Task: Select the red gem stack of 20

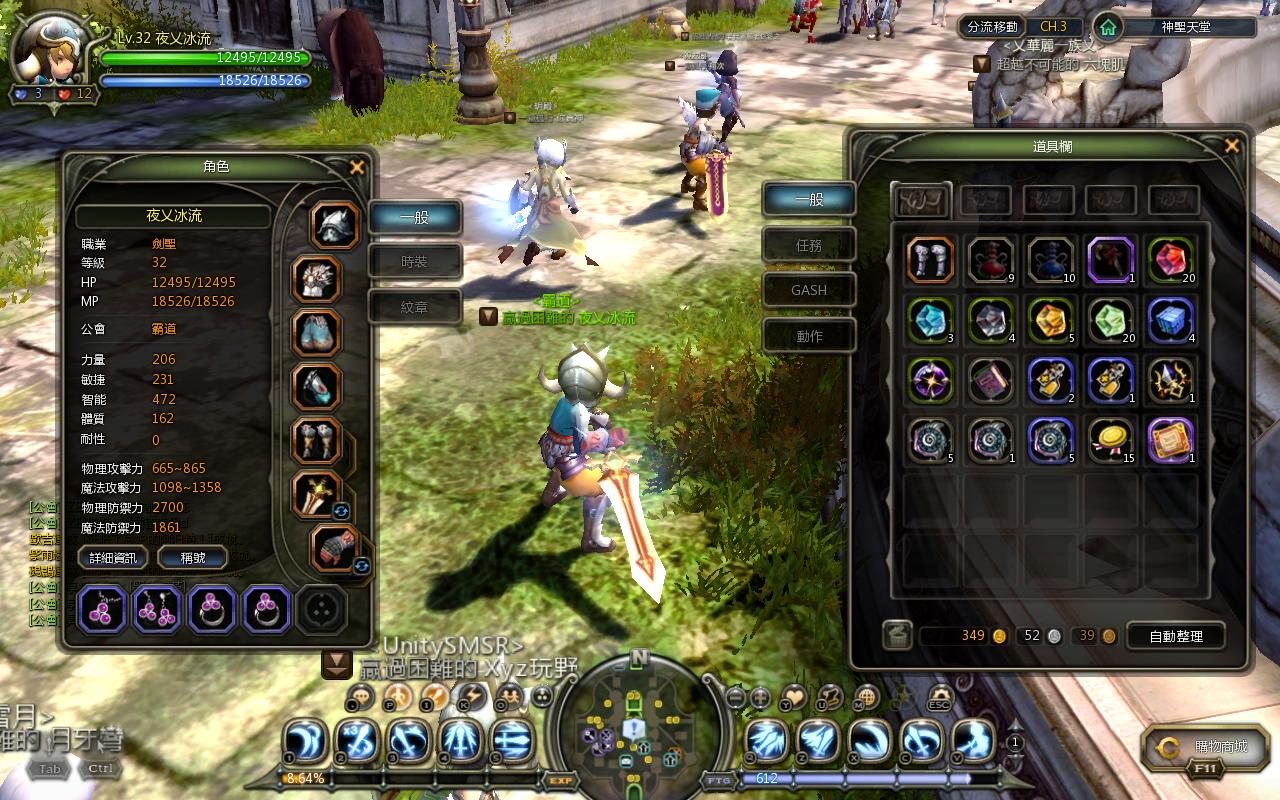Action: tap(1171, 260)
